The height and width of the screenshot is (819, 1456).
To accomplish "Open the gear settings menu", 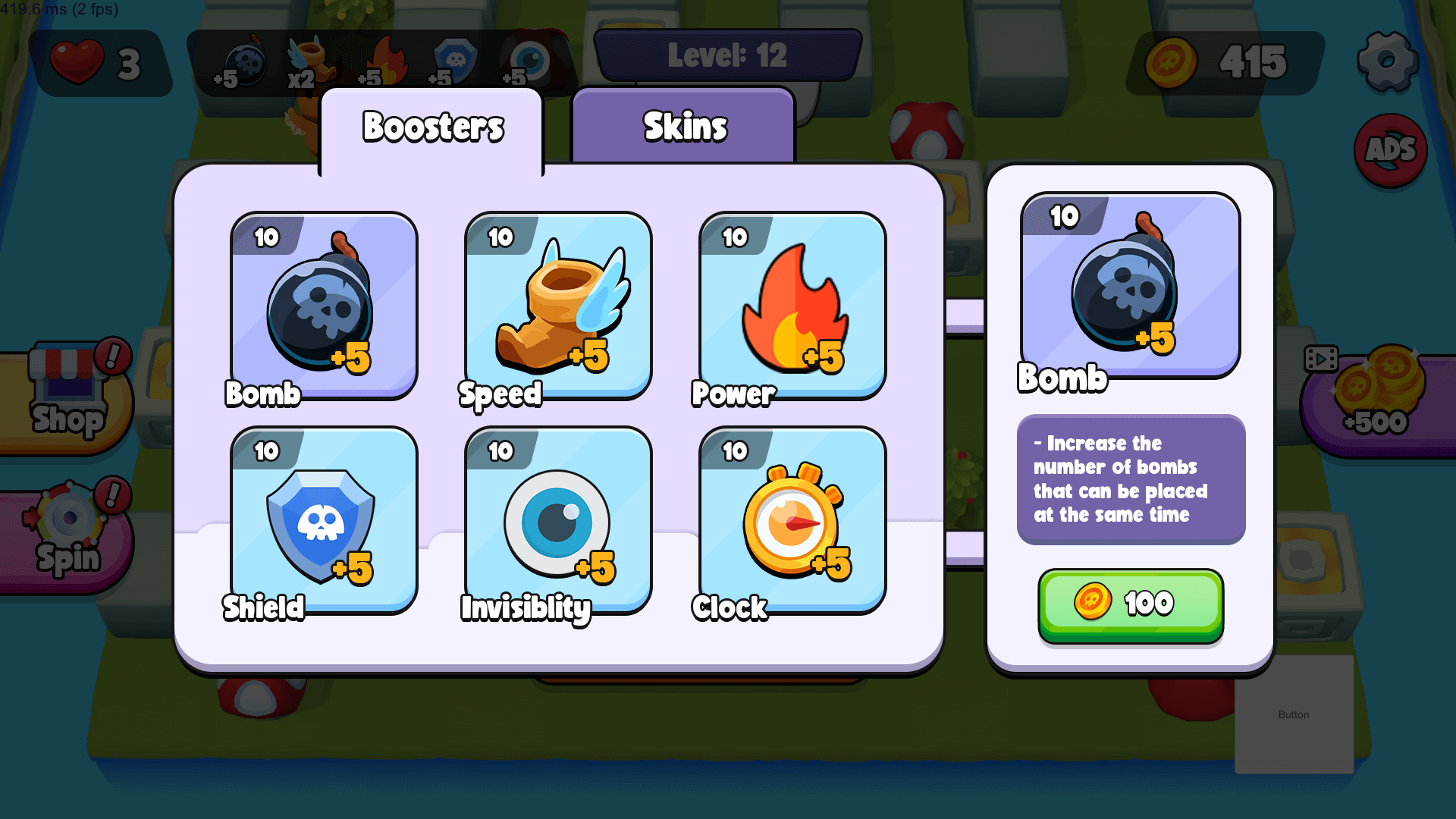I will (x=1387, y=61).
